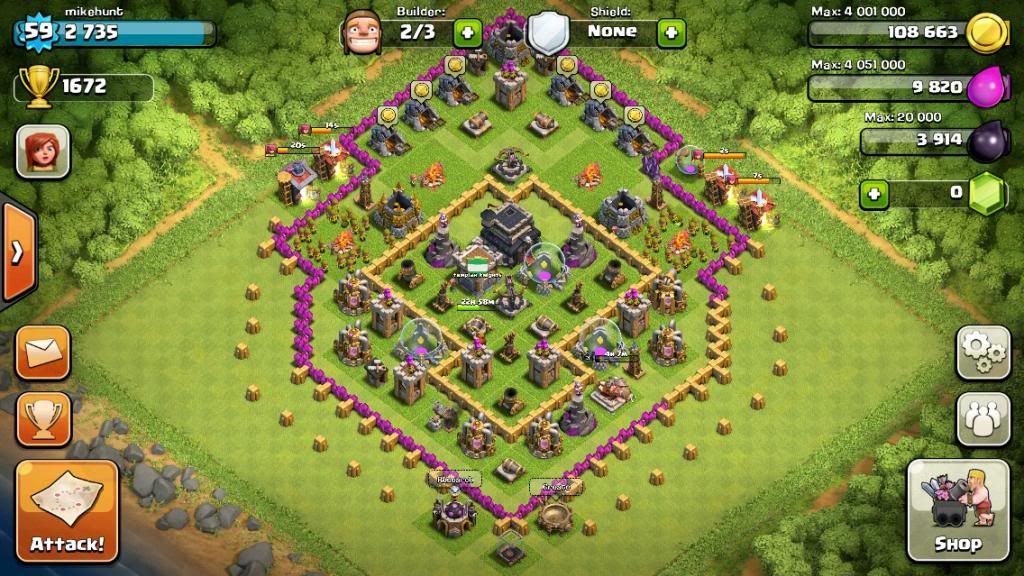Tap the silver shield icon
The width and height of the screenshot is (1024, 576).
(x=547, y=32)
